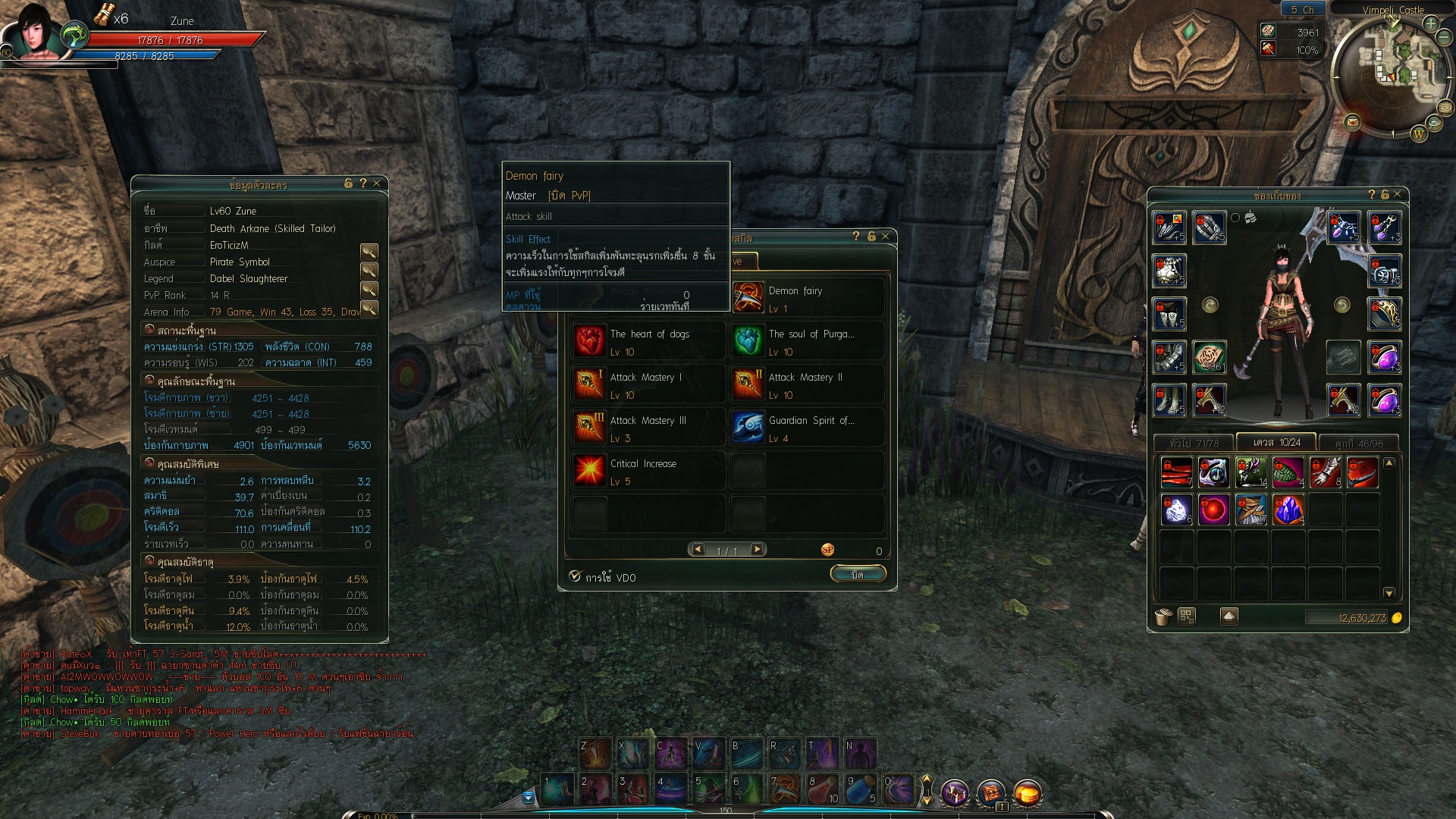This screenshot has width=1456, height=819.
Task: Select The heart of dogs skill
Action: pyautogui.click(x=590, y=341)
